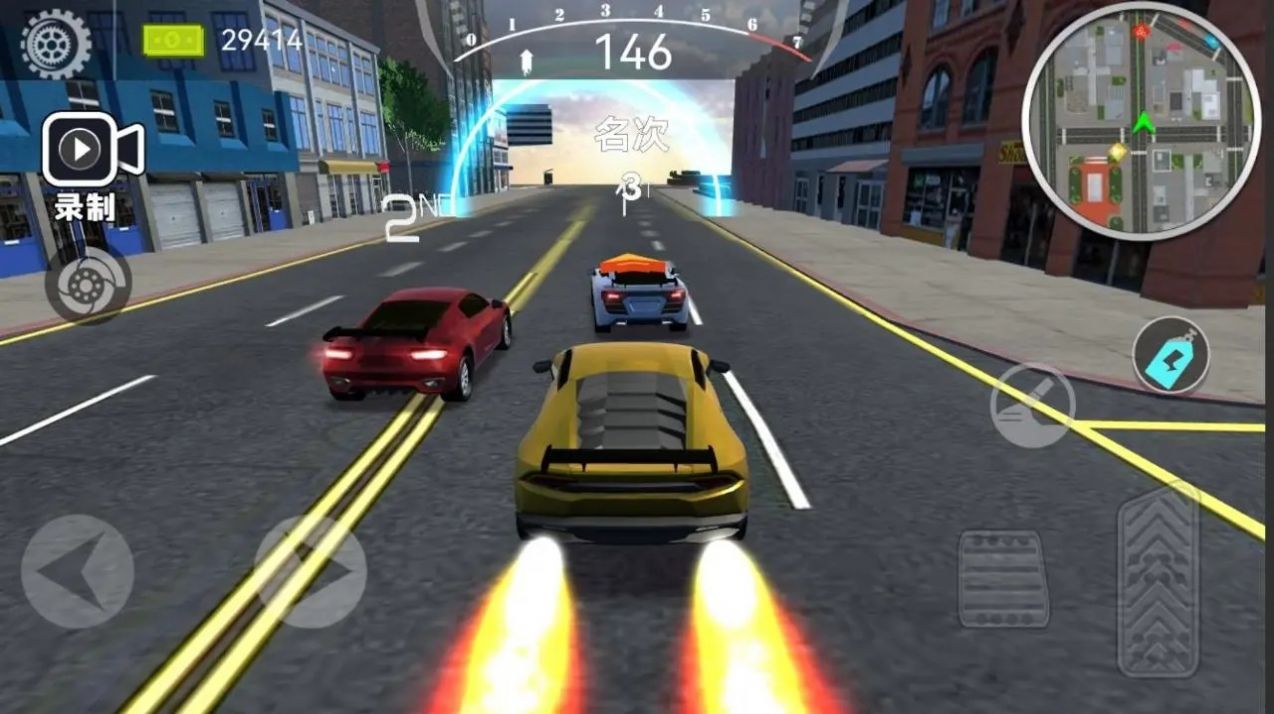Pull the handbrake lever button
This screenshot has width=1274, height=714.
tap(1032, 405)
